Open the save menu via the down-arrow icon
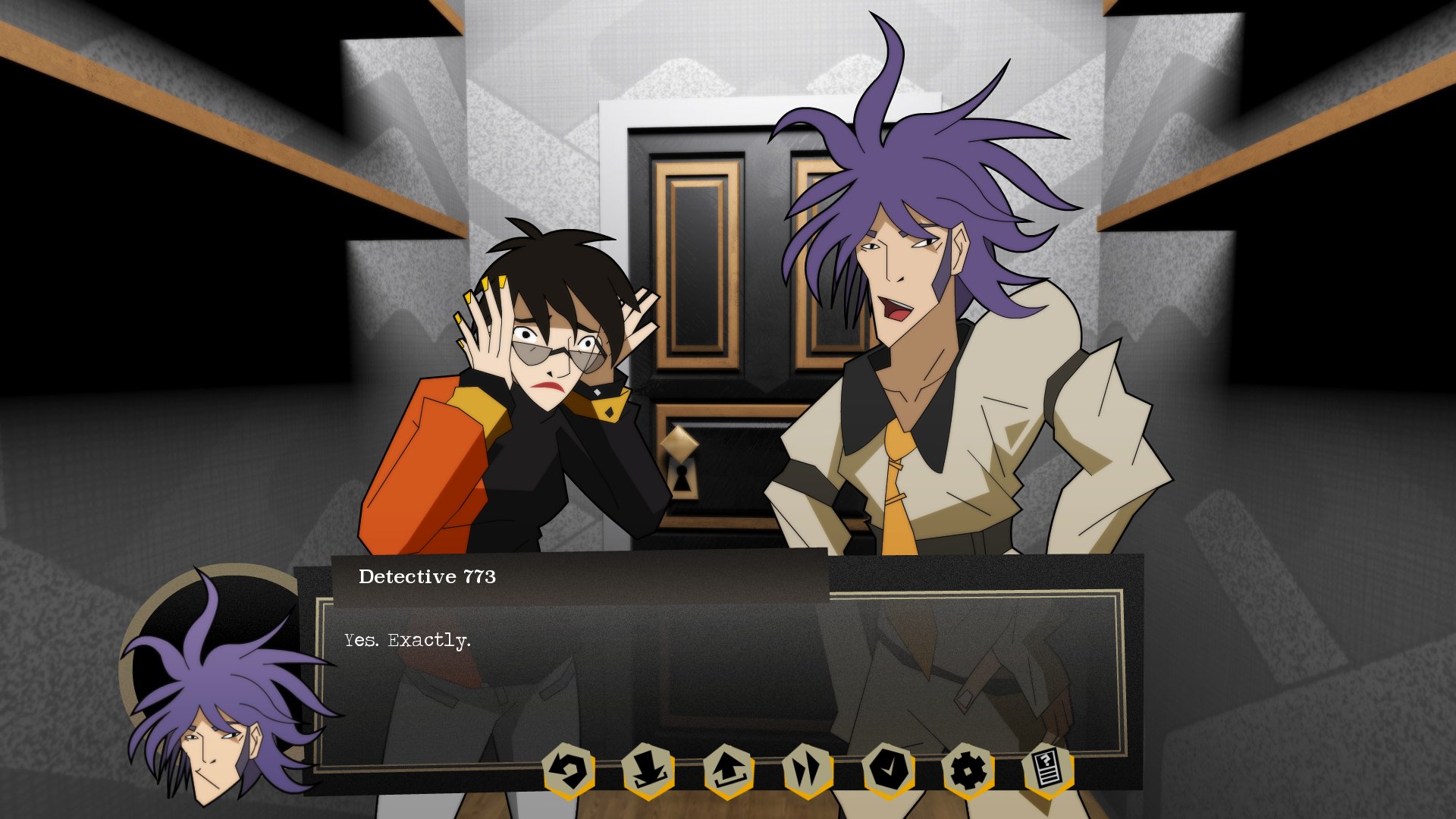This screenshot has height=819, width=1456. coord(648,771)
